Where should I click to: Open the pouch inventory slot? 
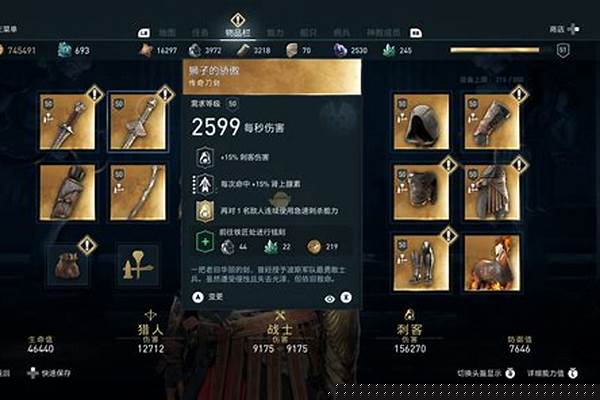(68, 264)
